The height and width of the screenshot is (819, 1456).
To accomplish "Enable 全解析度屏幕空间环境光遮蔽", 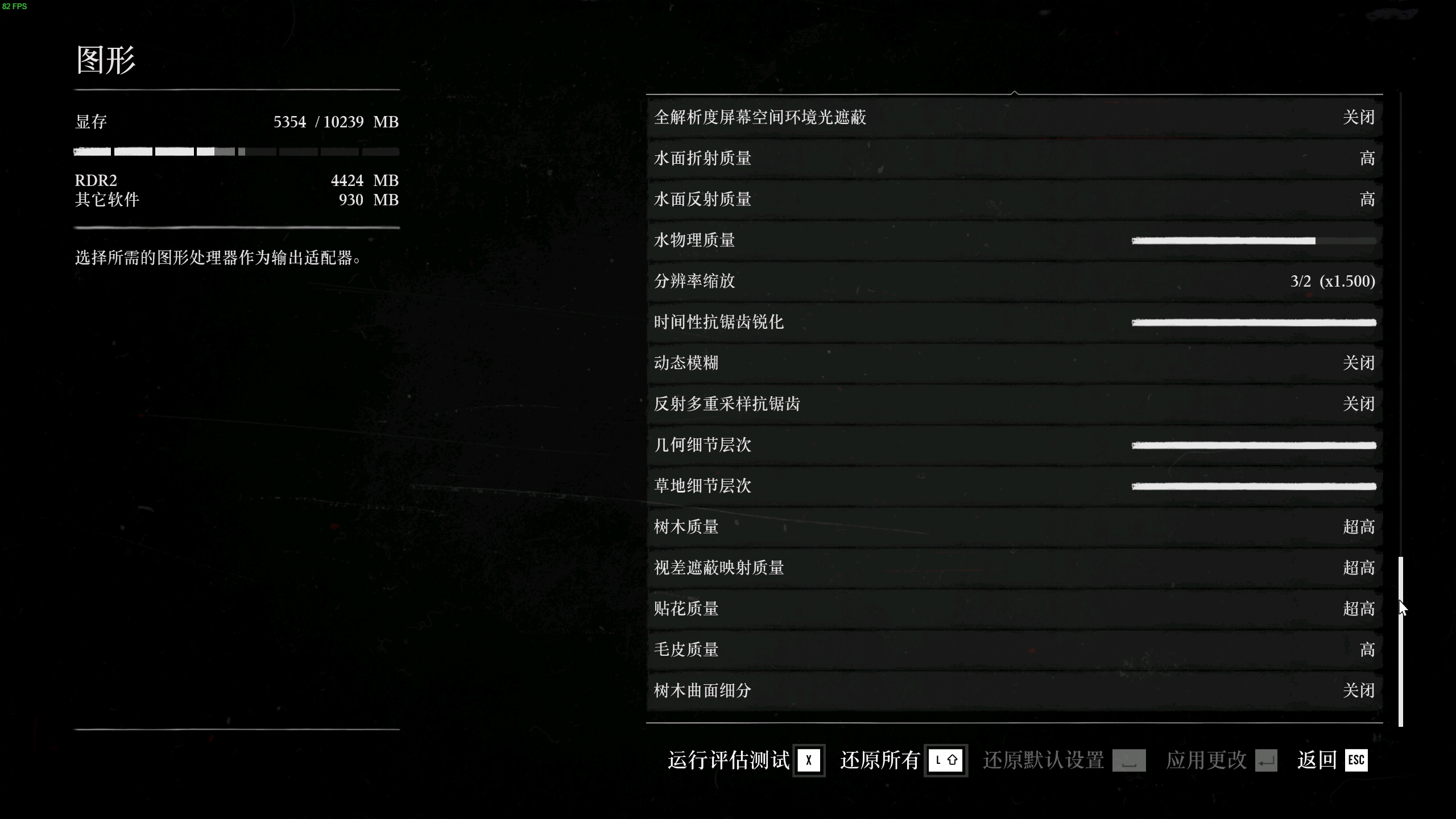I will point(1012,117).
